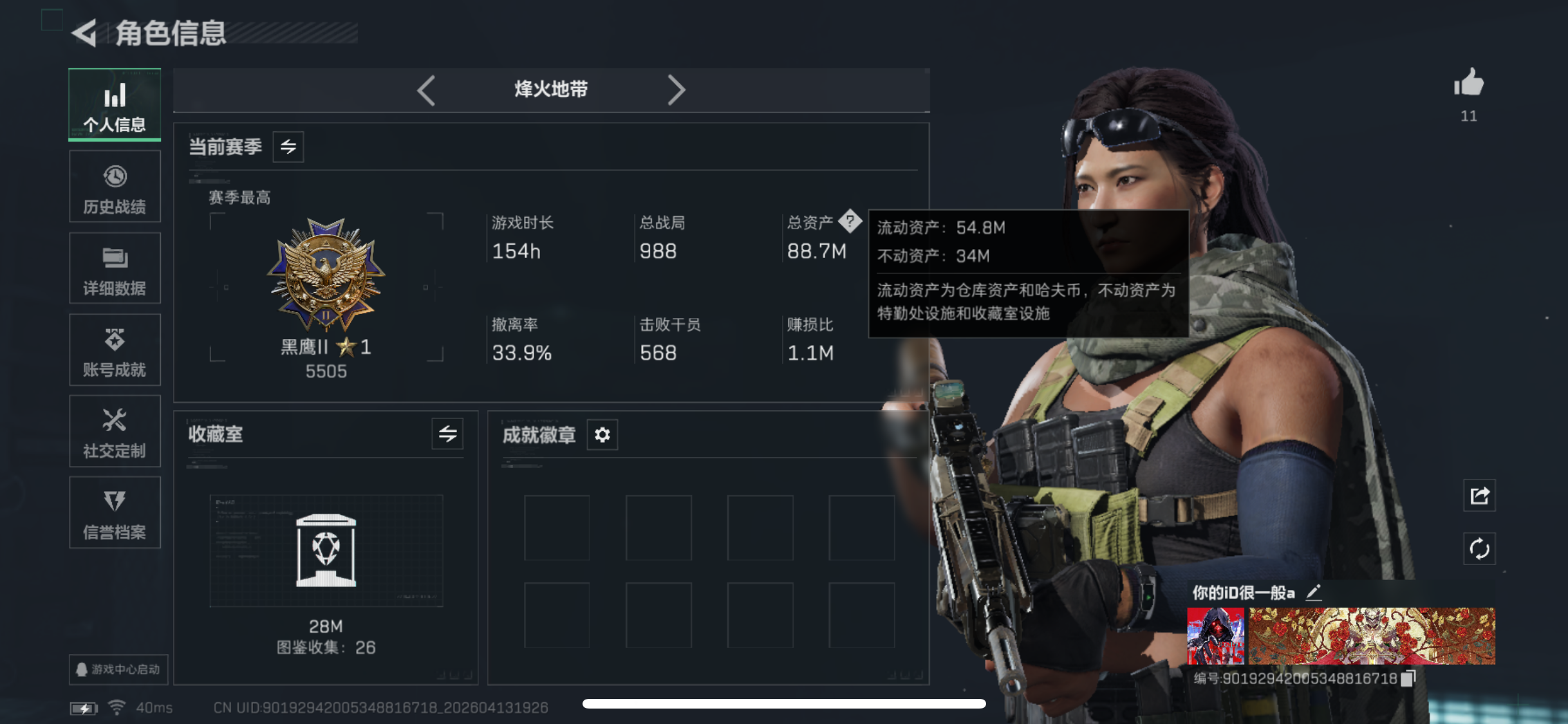Open the 社交定制 settings
This screenshot has width=1568, height=724.
pyautogui.click(x=115, y=431)
